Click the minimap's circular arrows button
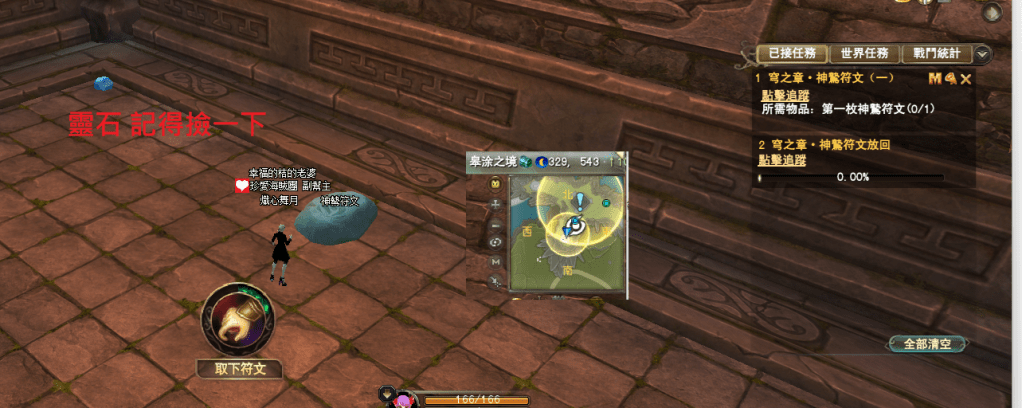 pos(495,242)
